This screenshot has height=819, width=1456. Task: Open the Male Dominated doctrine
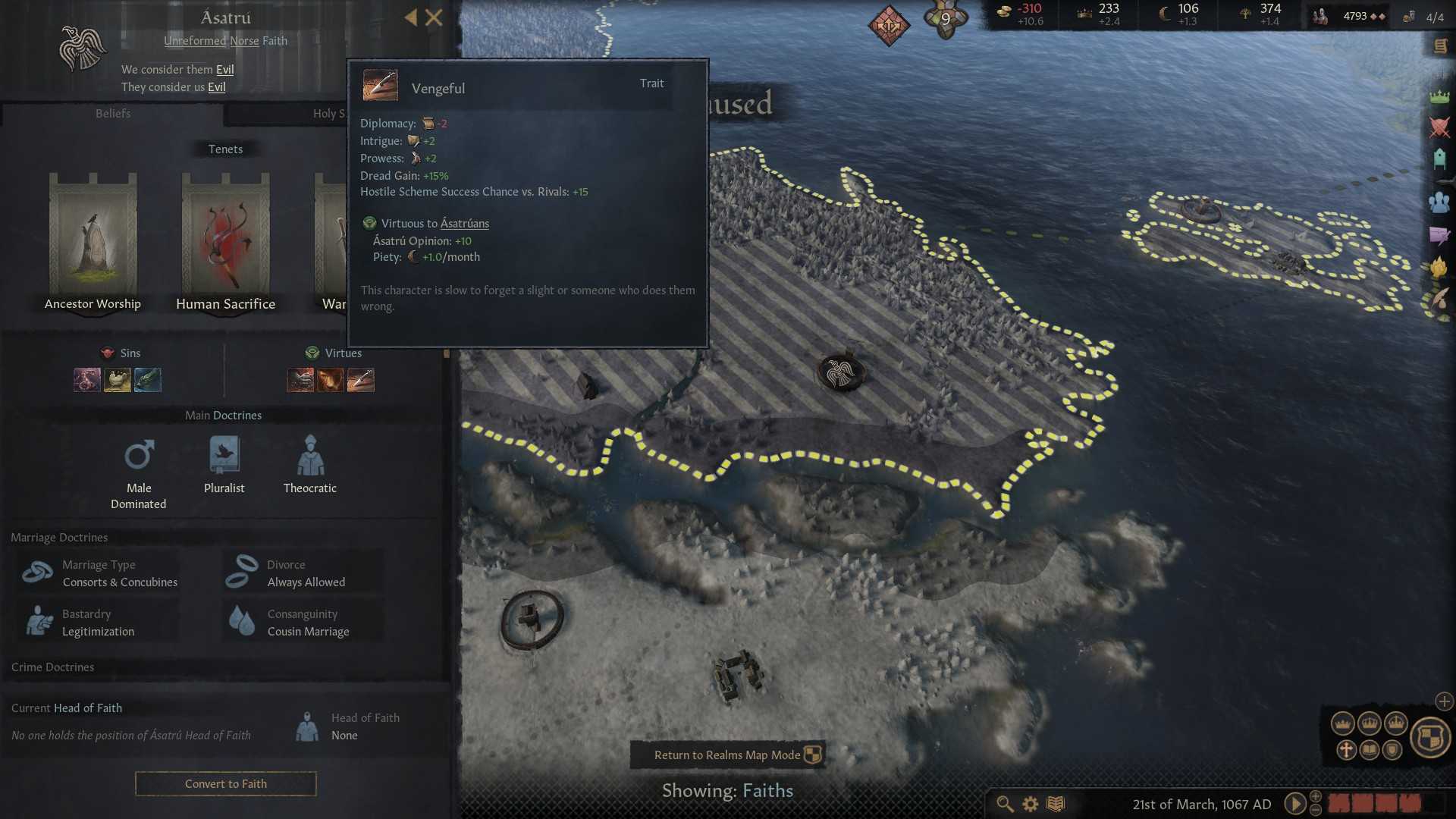point(139,456)
